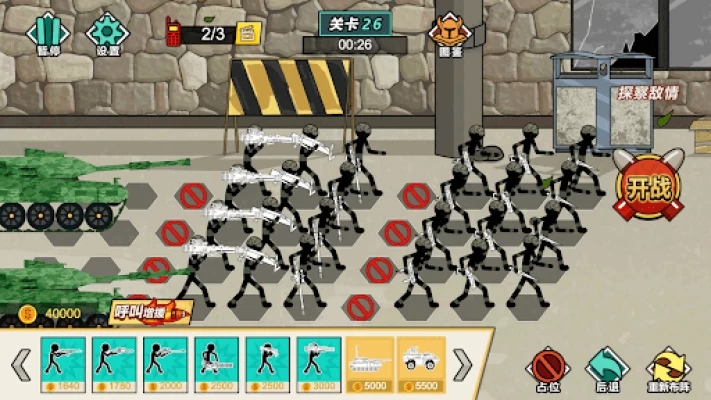Open the orange helmet menu icon
Image resolution: width=711 pixels, height=400 pixels.
450,31
